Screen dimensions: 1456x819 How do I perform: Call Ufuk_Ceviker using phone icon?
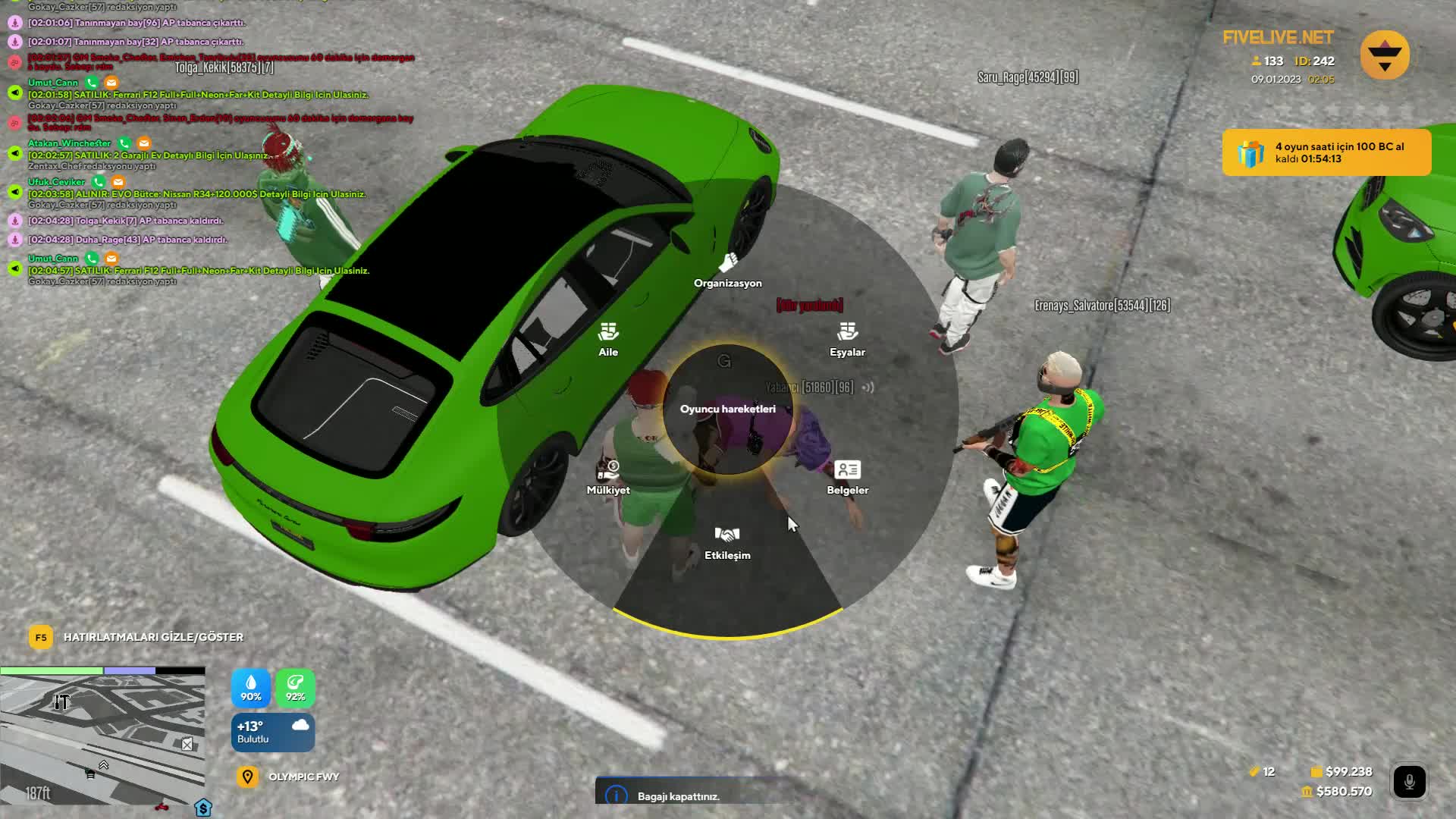pyautogui.click(x=98, y=182)
